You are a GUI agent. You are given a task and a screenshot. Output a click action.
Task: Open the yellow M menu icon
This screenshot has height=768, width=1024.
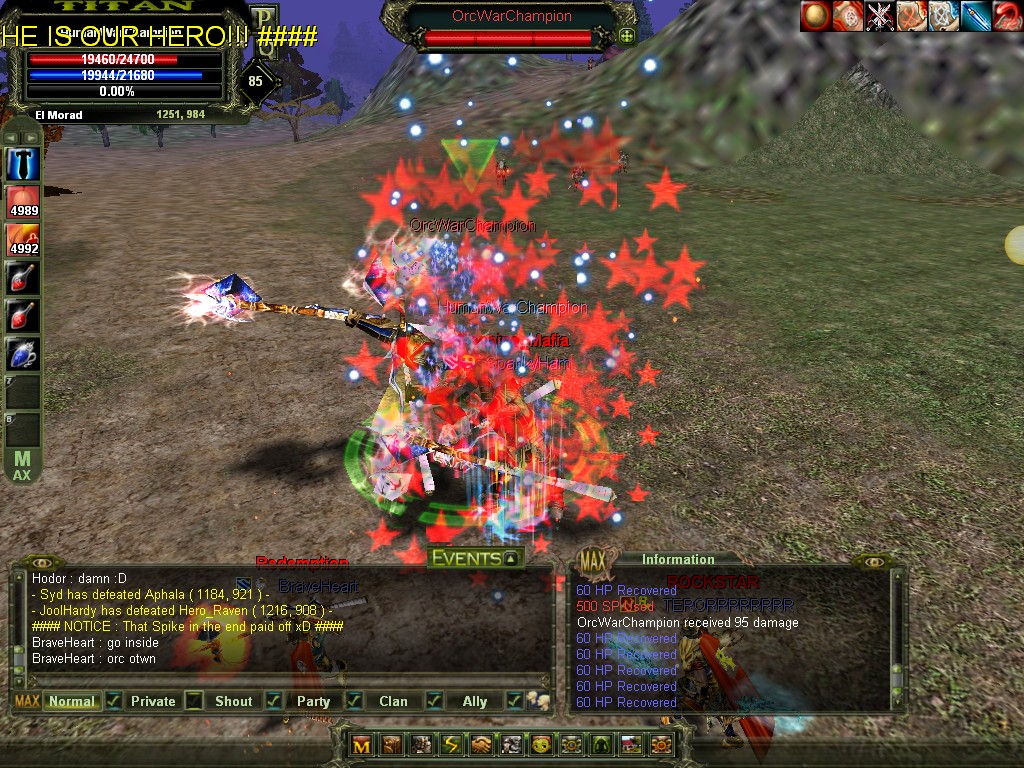(362, 744)
